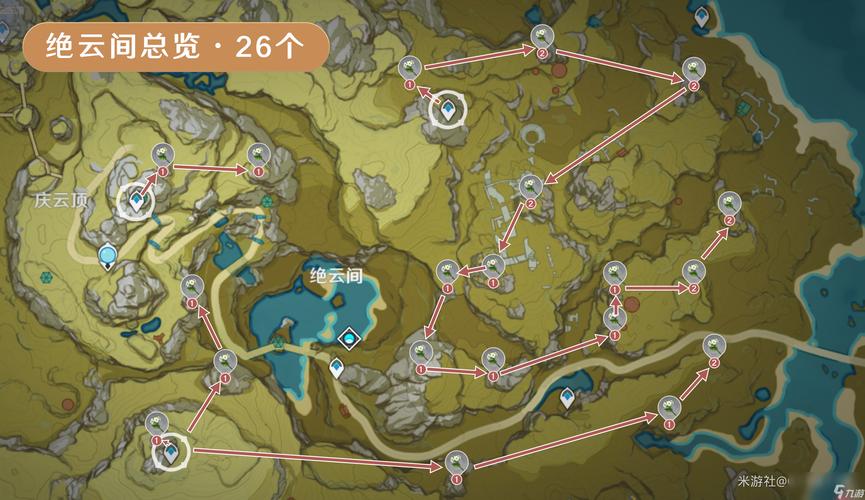Viewport: 865px width, 500px height.
Task: Select the flower marker directly above the 庆云顶 waypoint
Action: coord(163,154)
